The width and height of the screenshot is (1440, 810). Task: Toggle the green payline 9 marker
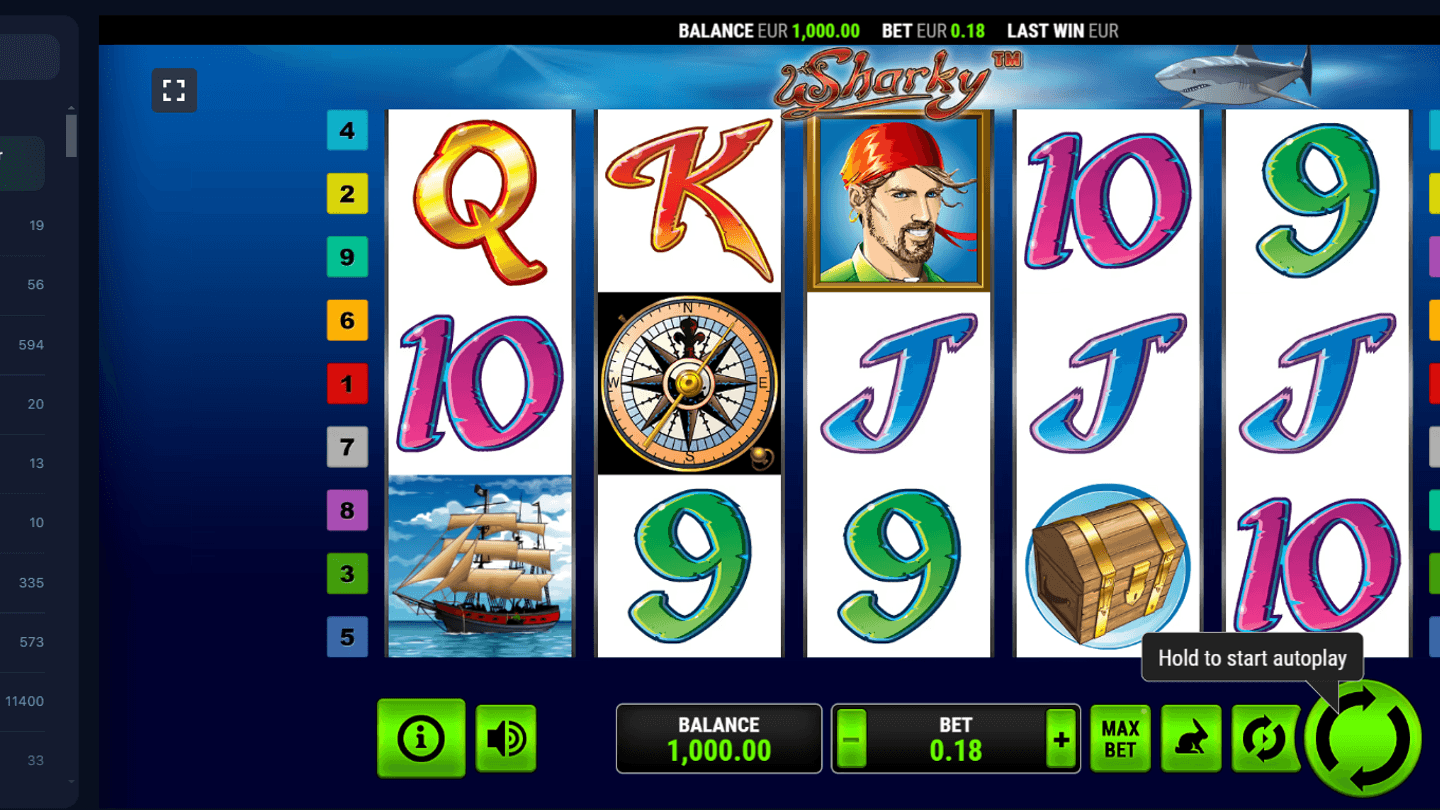[x=347, y=257]
